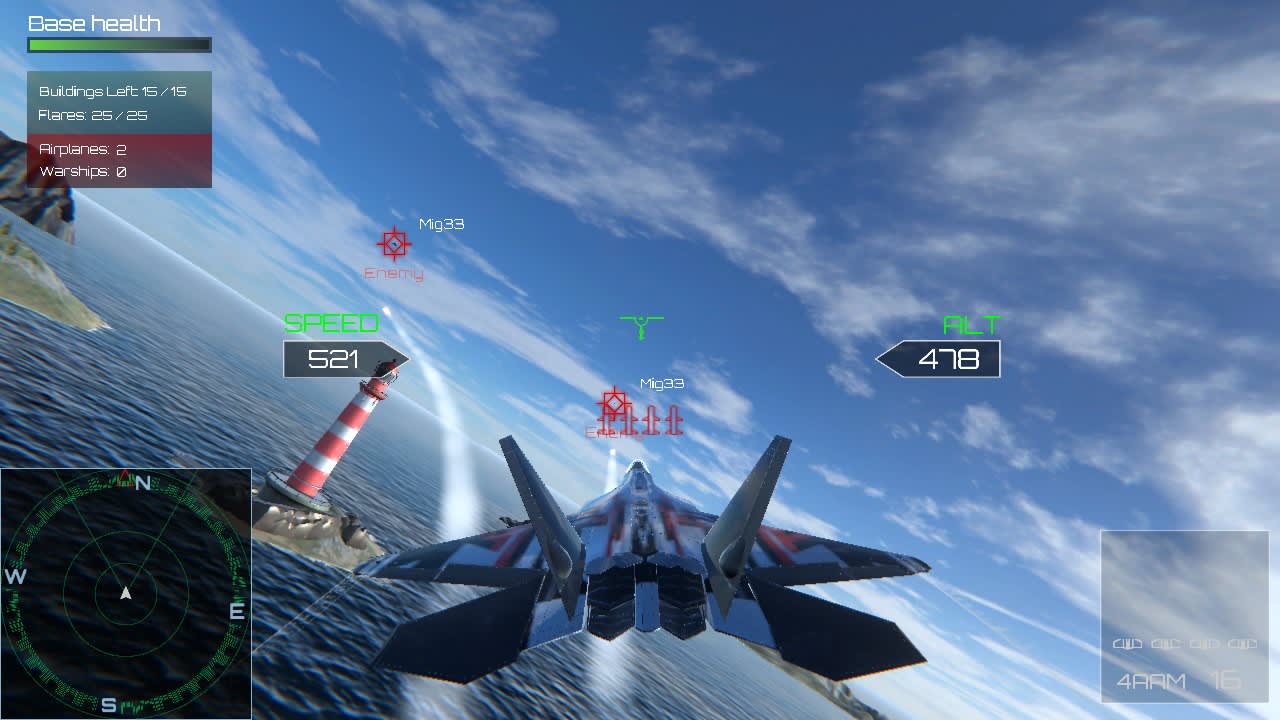Click the green aircraft reticle in the HUD center
1280x720 pixels.
click(639, 324)
